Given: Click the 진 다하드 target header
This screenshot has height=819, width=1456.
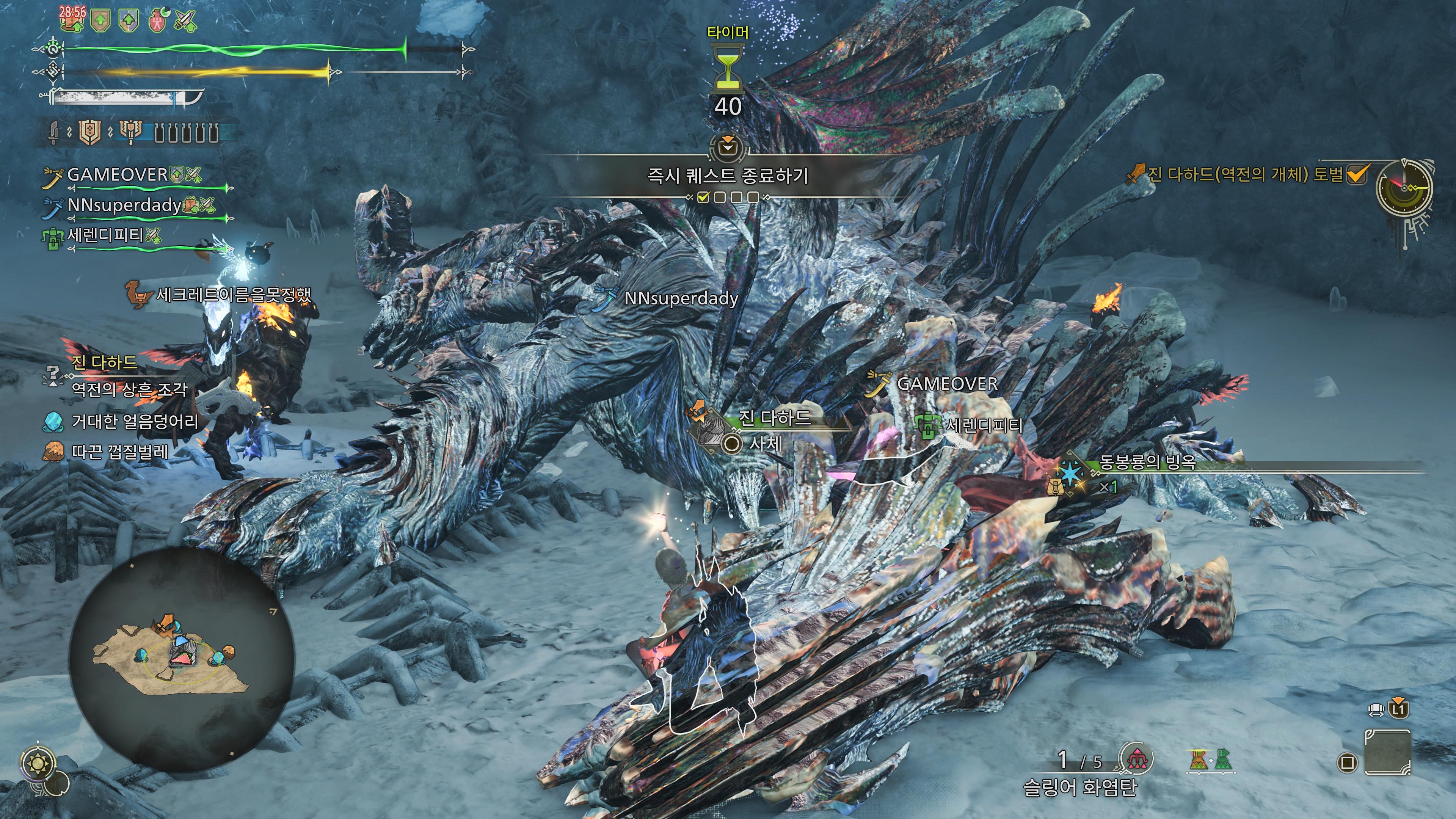Looking at the screenshot, I should click(x=104, y=362).
